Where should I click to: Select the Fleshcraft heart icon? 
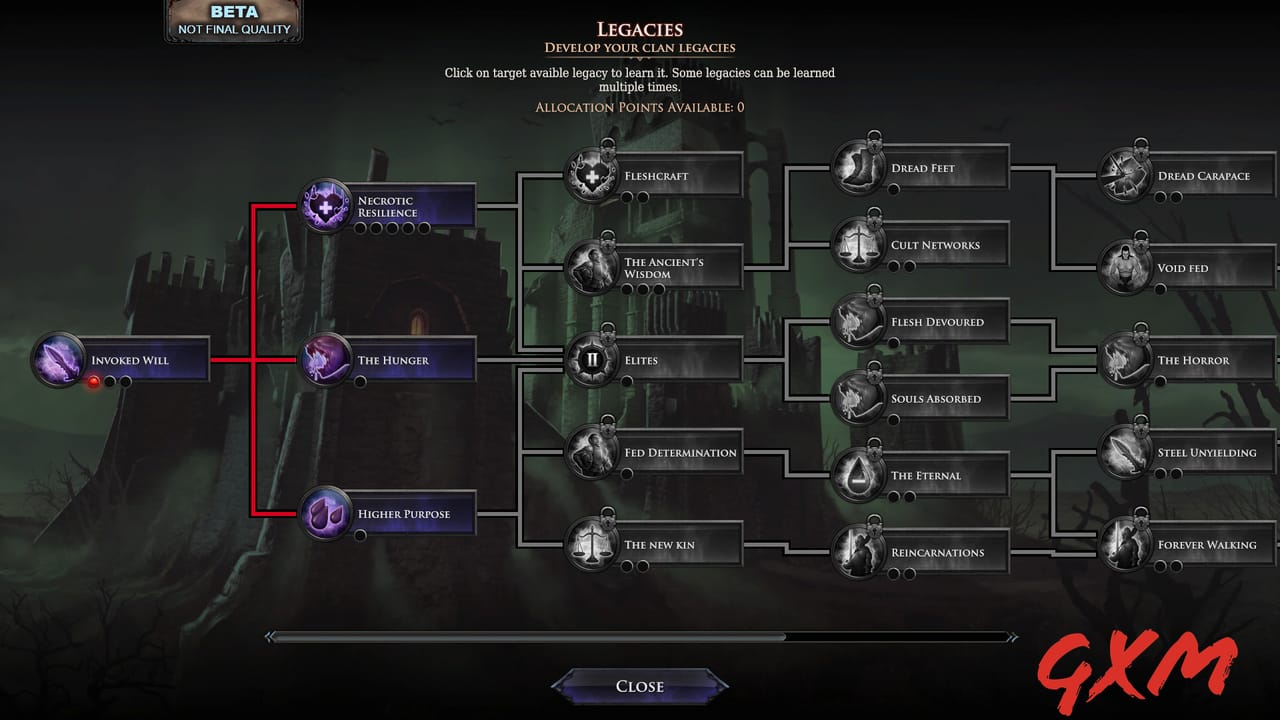[x=591, y=176]
